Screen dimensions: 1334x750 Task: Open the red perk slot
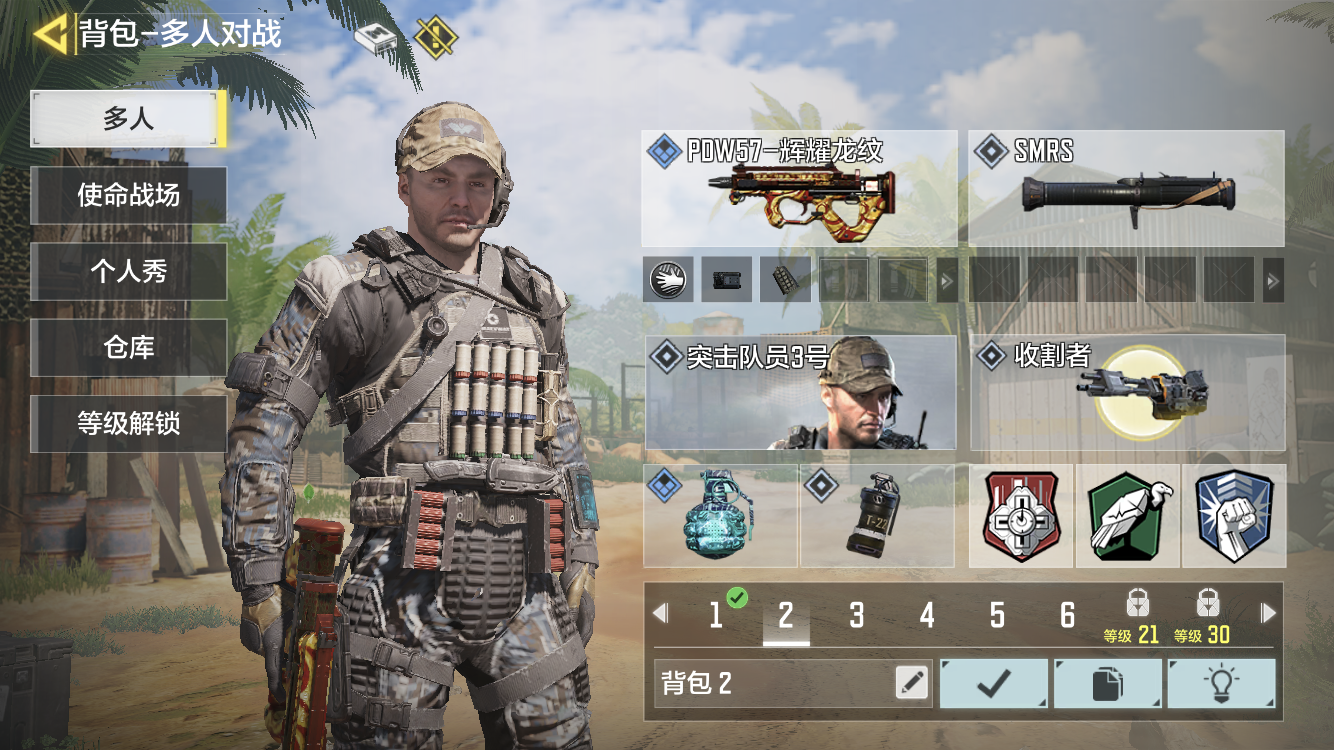[1021, 516]
